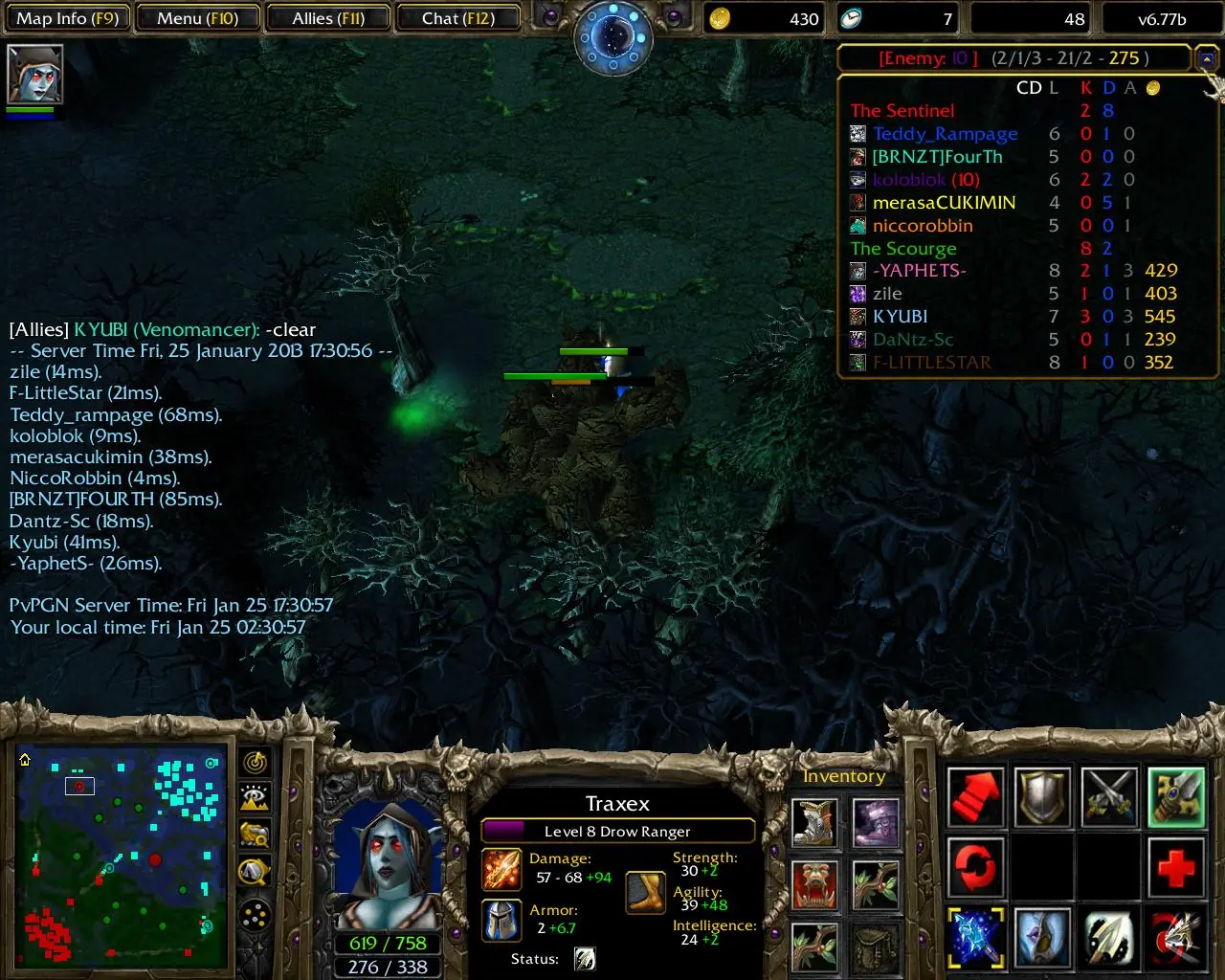1225x980 pixels.
Task: Open the Map Info (F9) panel
Action: [x=67, y=18]
